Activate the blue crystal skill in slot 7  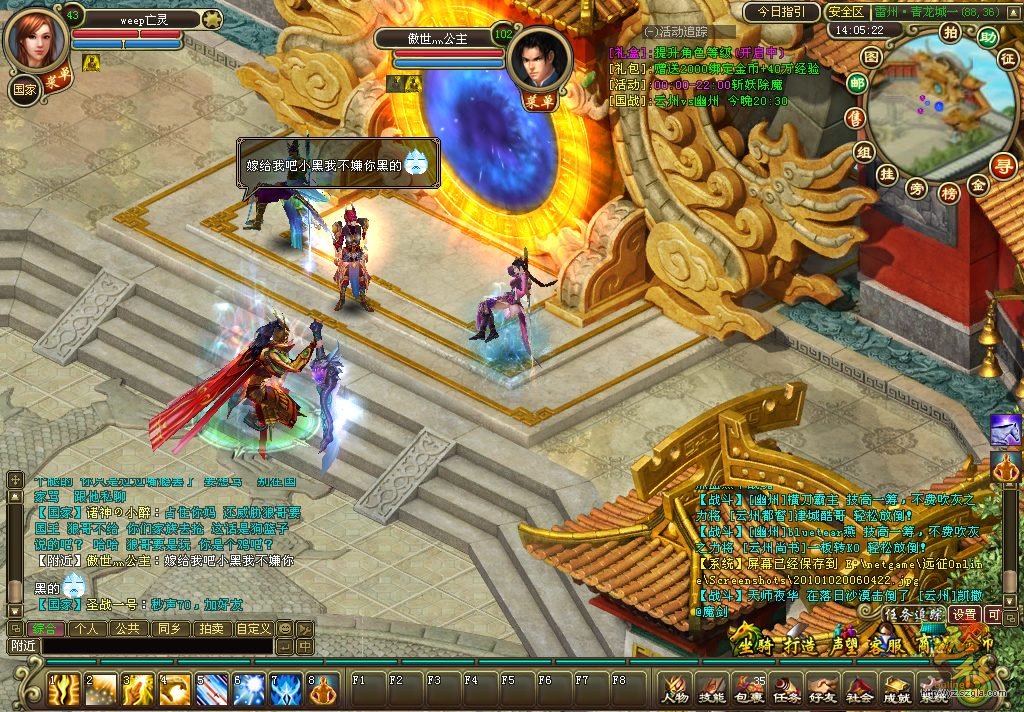[287, 689]
